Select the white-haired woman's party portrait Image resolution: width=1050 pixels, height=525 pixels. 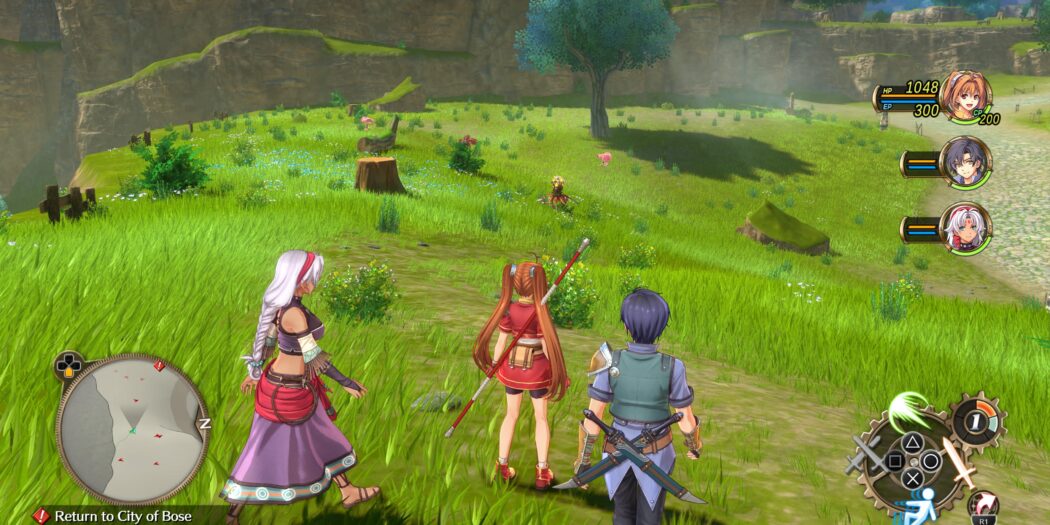(964, 229)
